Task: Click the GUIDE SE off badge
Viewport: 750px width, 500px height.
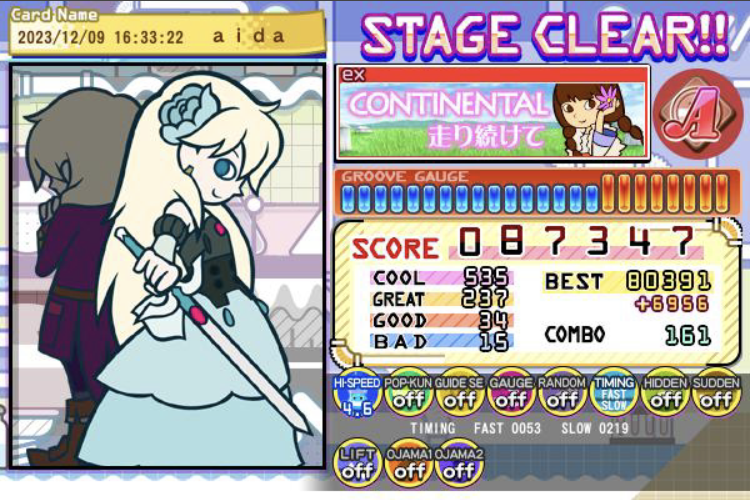Action: tap(460, 396)
